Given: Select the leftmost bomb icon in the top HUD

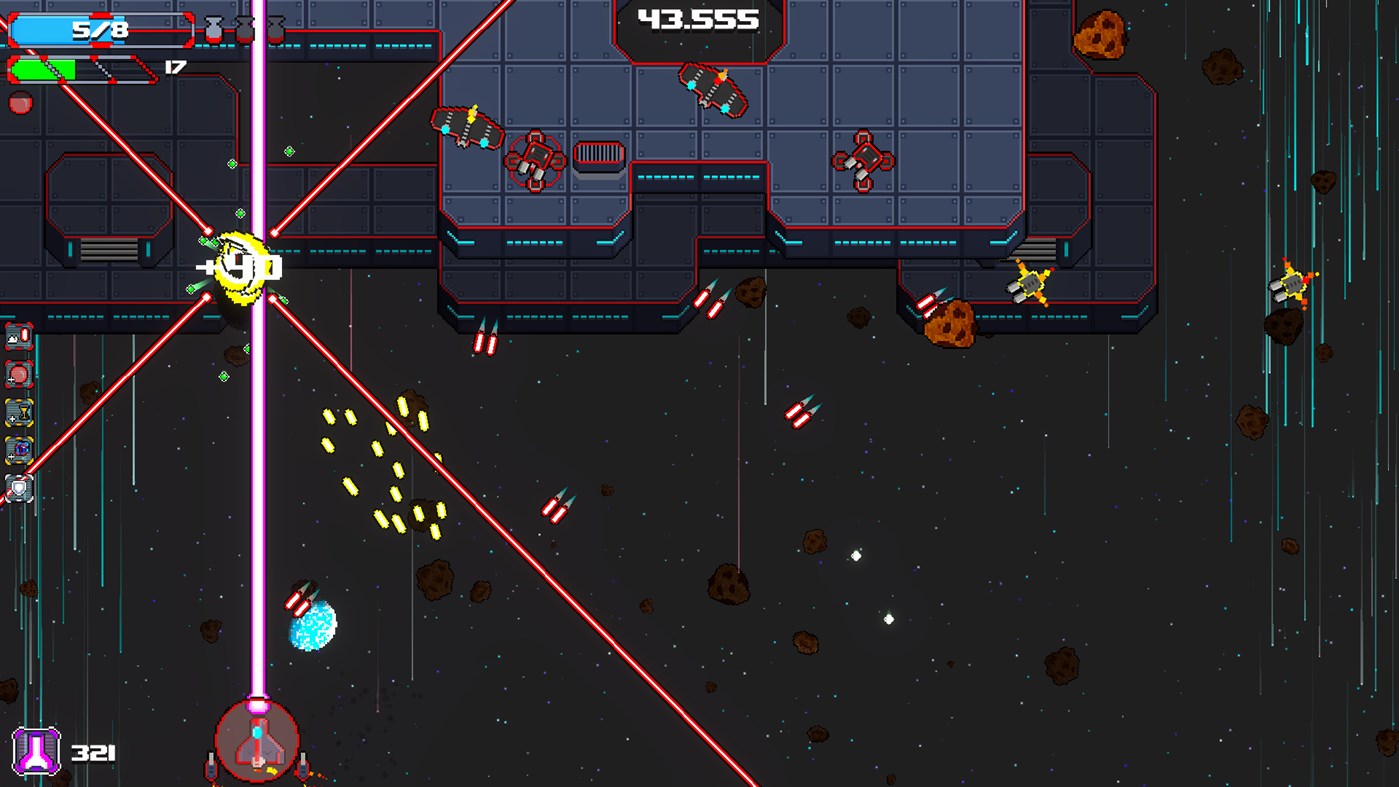Looking at the screenshot, I should point(214,28).
